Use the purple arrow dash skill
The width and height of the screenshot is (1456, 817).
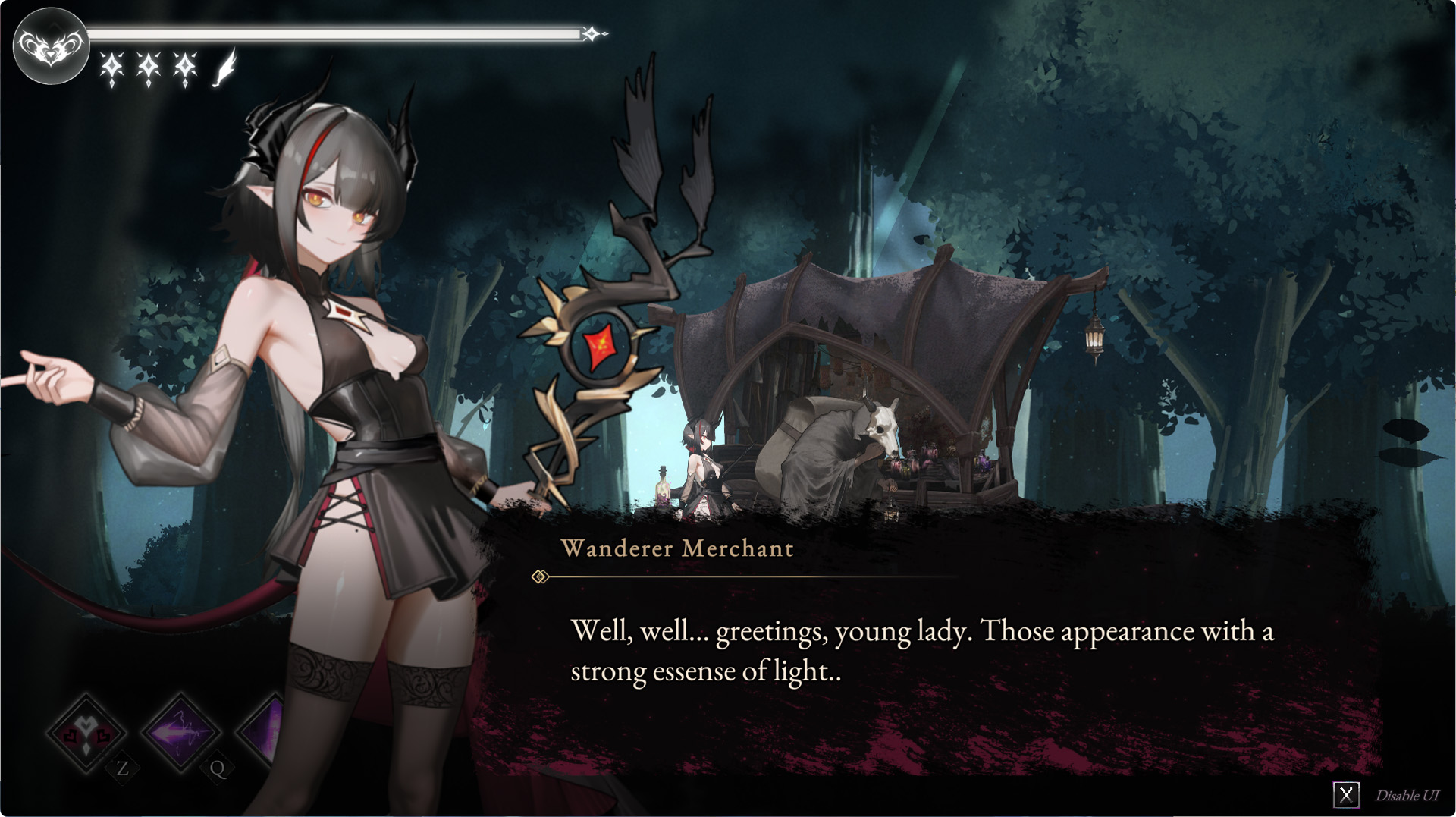coord(180,733)
